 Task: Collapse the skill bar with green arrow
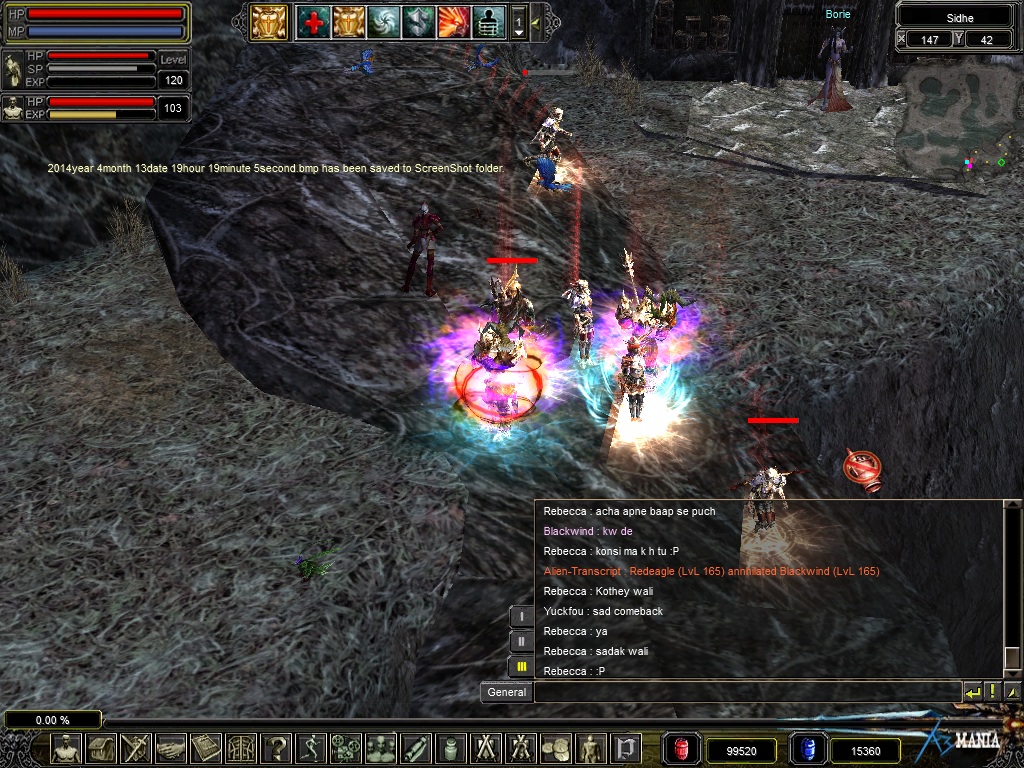tap(535, 21)
